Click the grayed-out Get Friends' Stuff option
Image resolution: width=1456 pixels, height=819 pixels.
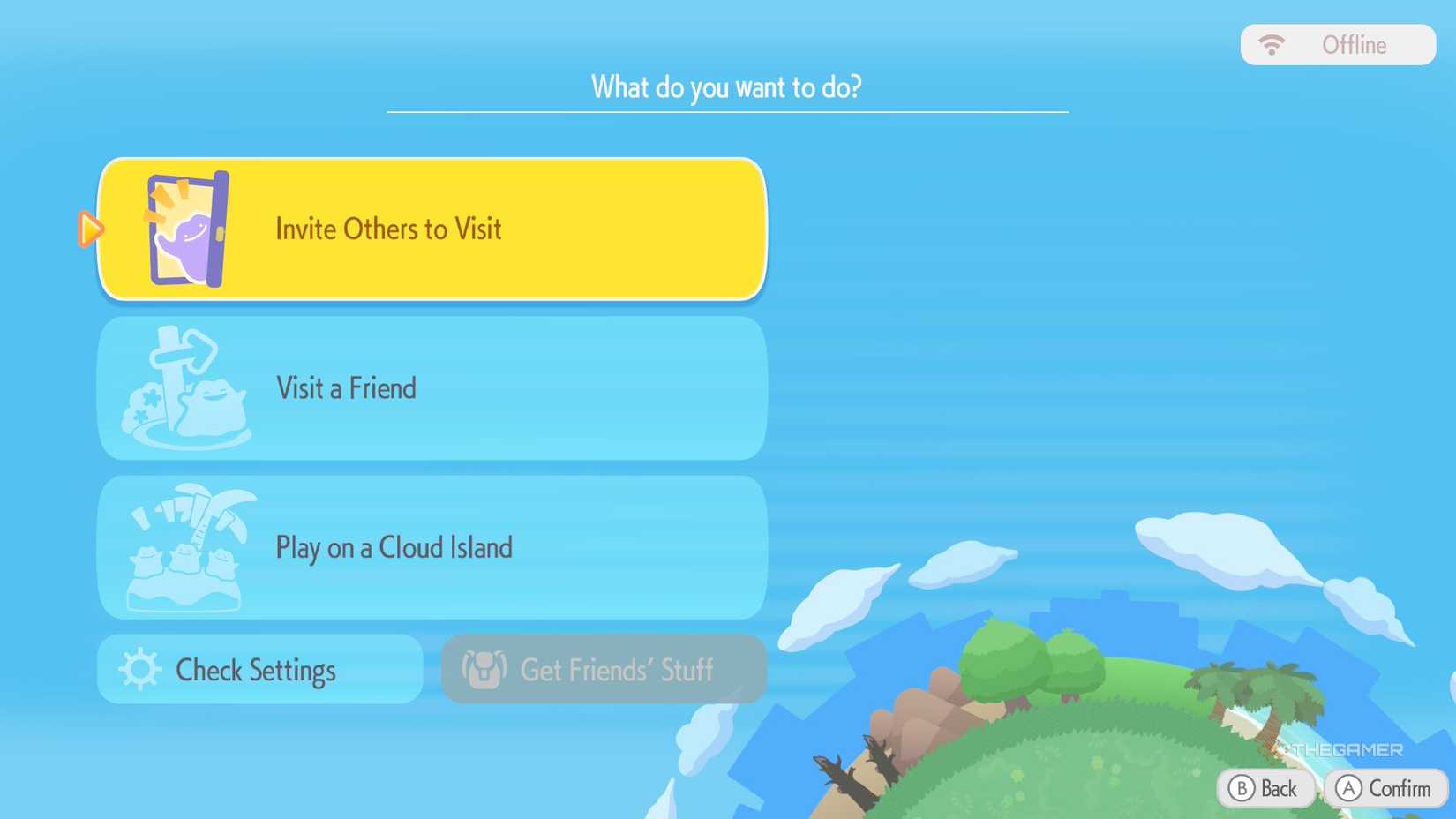(603, 670)
